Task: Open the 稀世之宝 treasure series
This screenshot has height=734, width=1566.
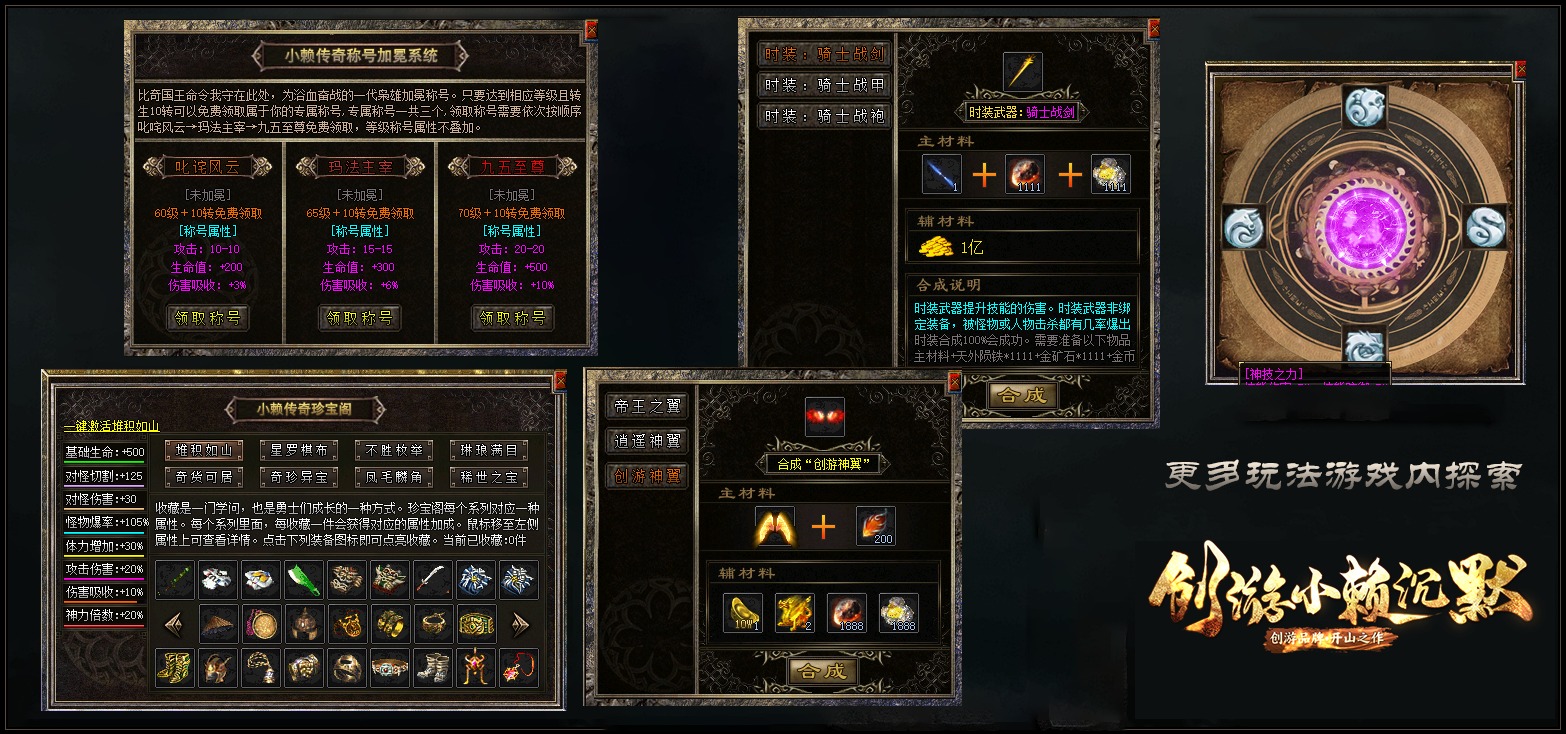Action: [x=489, y=477]
